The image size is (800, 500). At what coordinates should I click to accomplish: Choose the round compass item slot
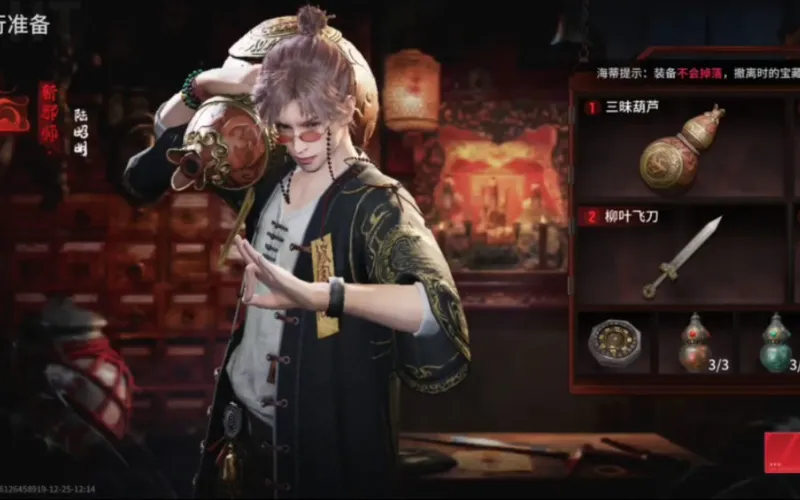tap(612, 344)
